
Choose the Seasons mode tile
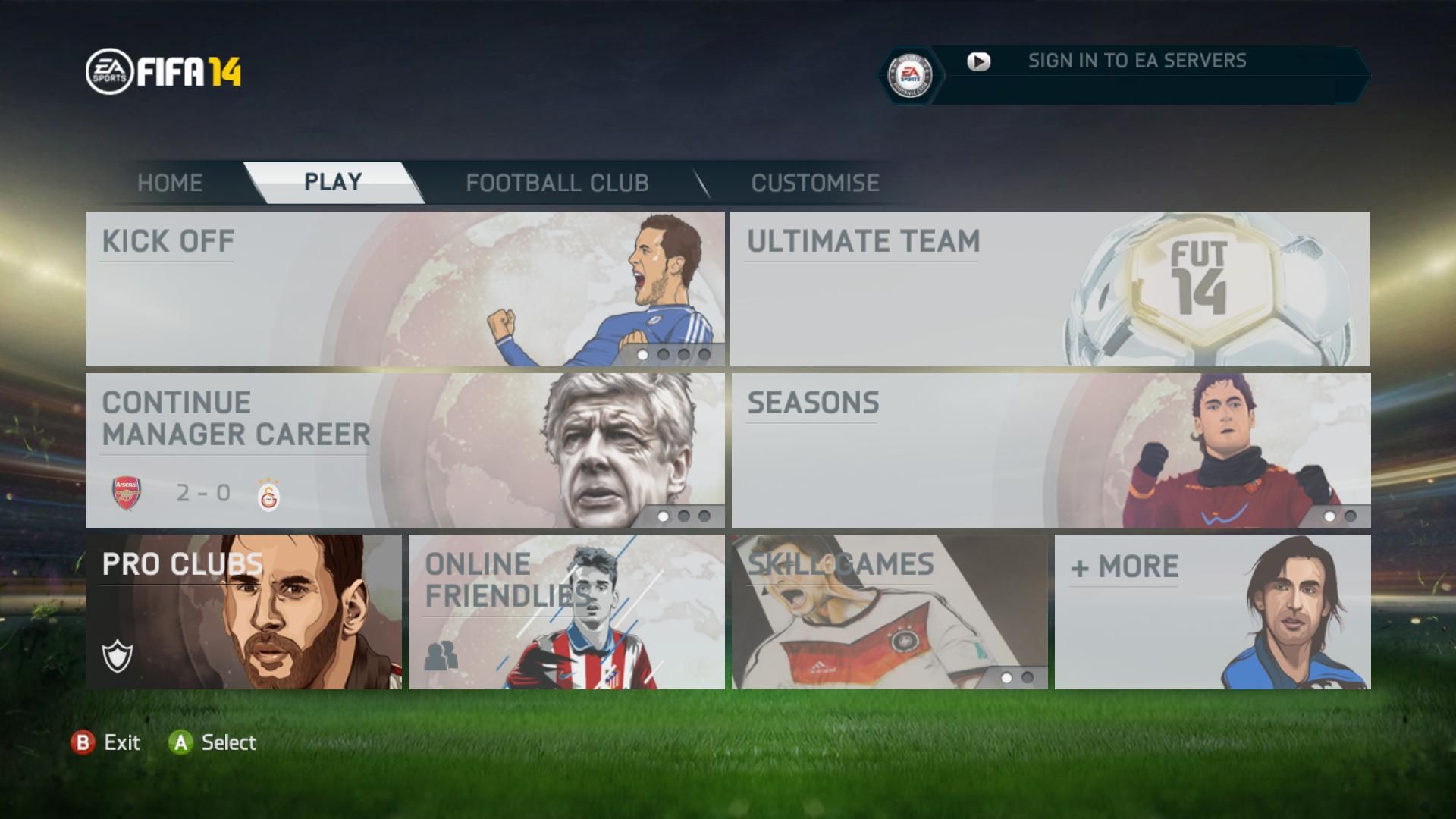click(1050, 450)
